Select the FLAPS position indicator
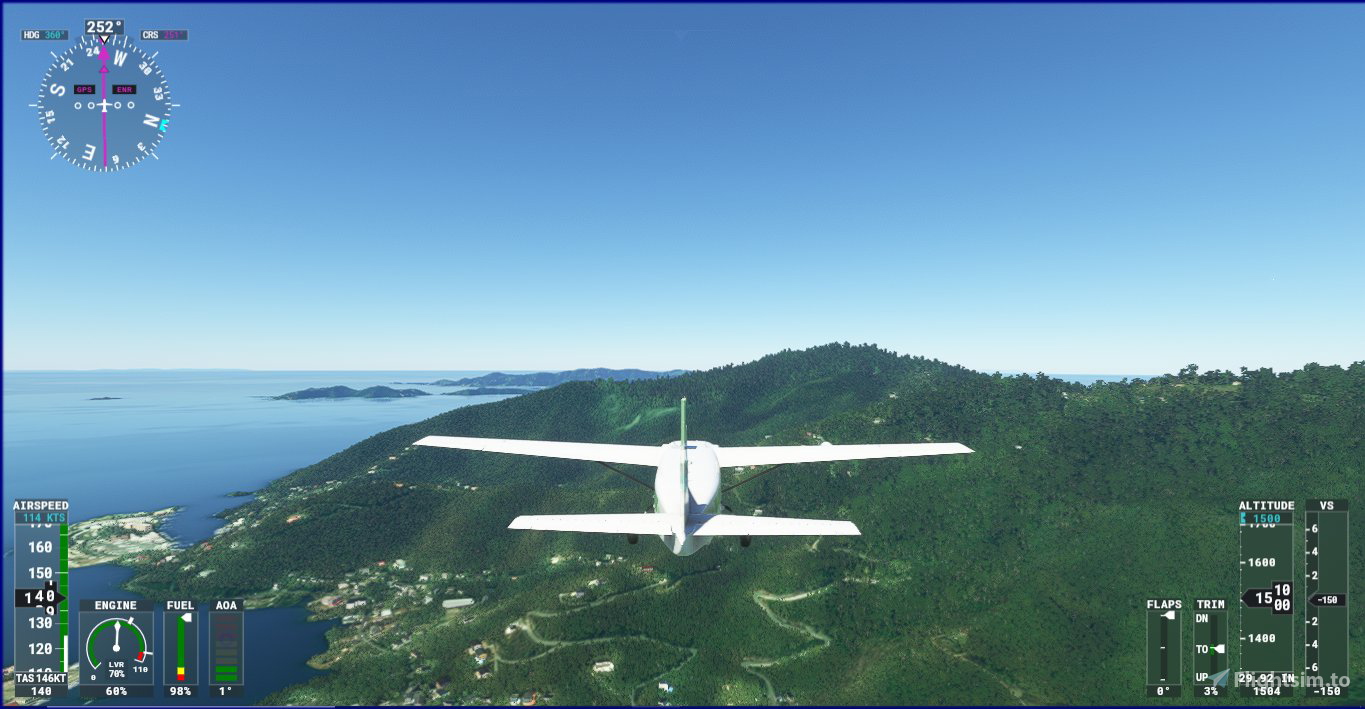1365x709 pixels. (x=1163, y=646)
